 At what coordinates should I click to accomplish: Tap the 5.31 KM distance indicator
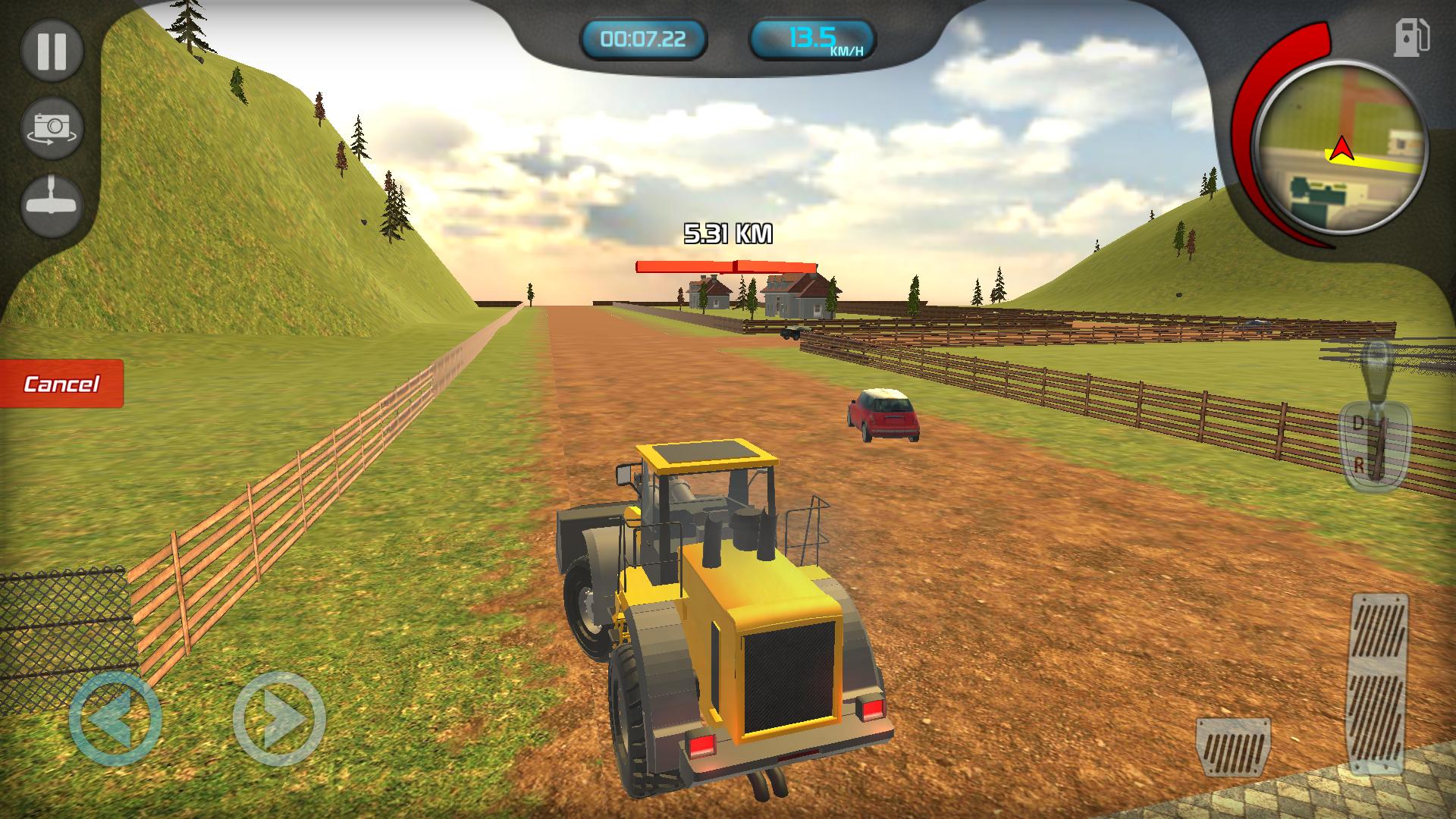coord(727,232)
